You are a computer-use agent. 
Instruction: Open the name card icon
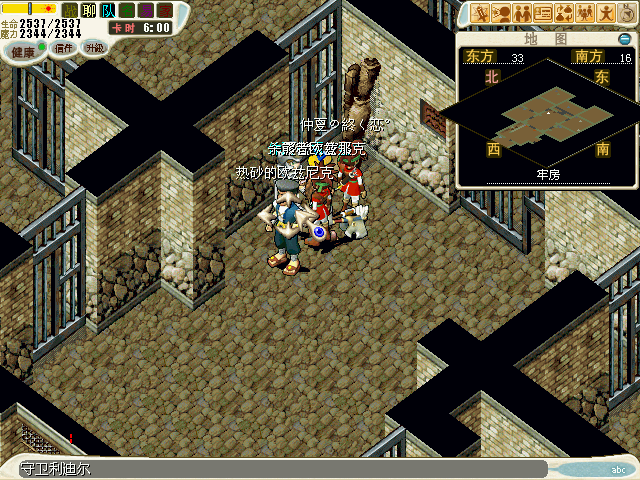click(x=543, y=13)
